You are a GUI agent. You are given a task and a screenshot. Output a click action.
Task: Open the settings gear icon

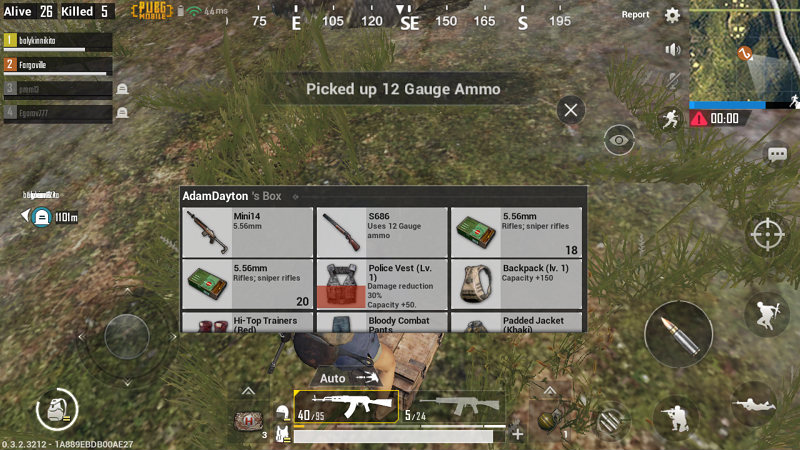(x=673, y=15)
